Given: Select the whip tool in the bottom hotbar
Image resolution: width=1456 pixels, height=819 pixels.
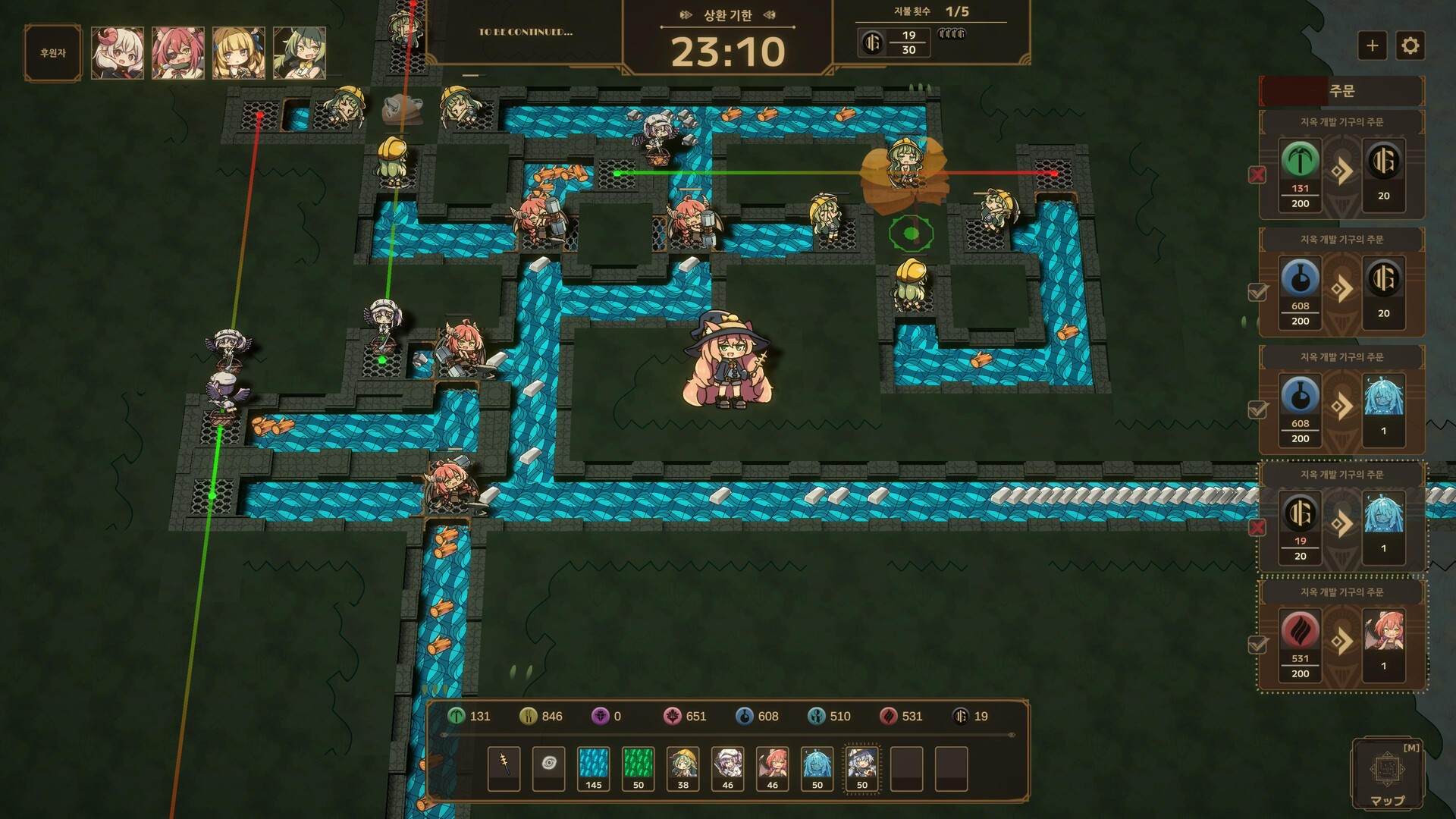Looking at the screenshot, I should tap(503, 767).
